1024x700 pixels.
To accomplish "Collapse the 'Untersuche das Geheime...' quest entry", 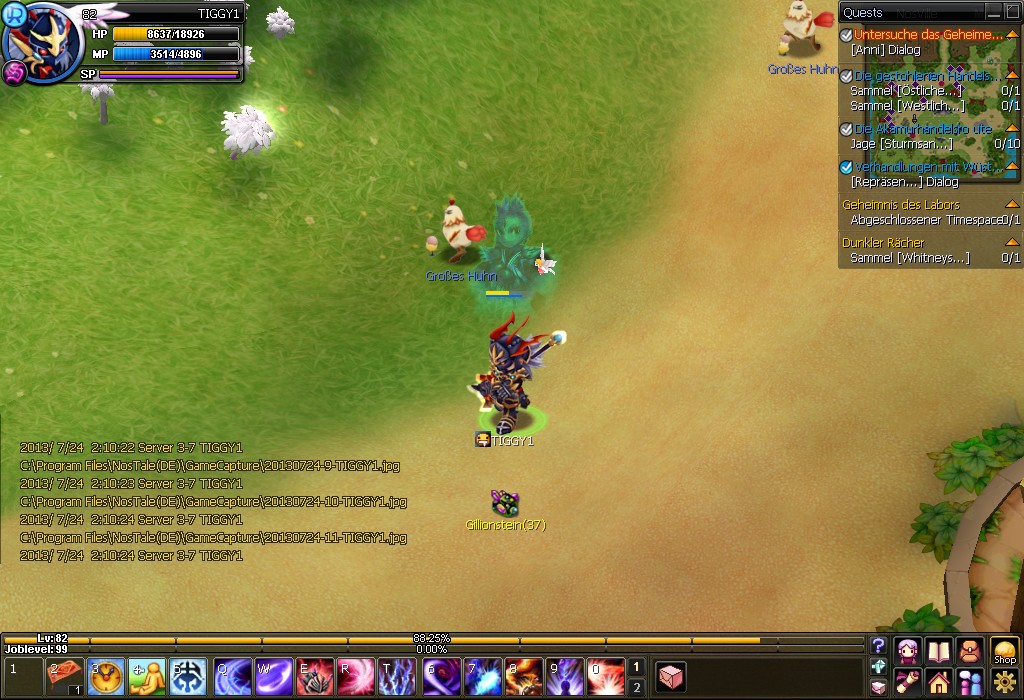I will click(x=1011, y=35).
